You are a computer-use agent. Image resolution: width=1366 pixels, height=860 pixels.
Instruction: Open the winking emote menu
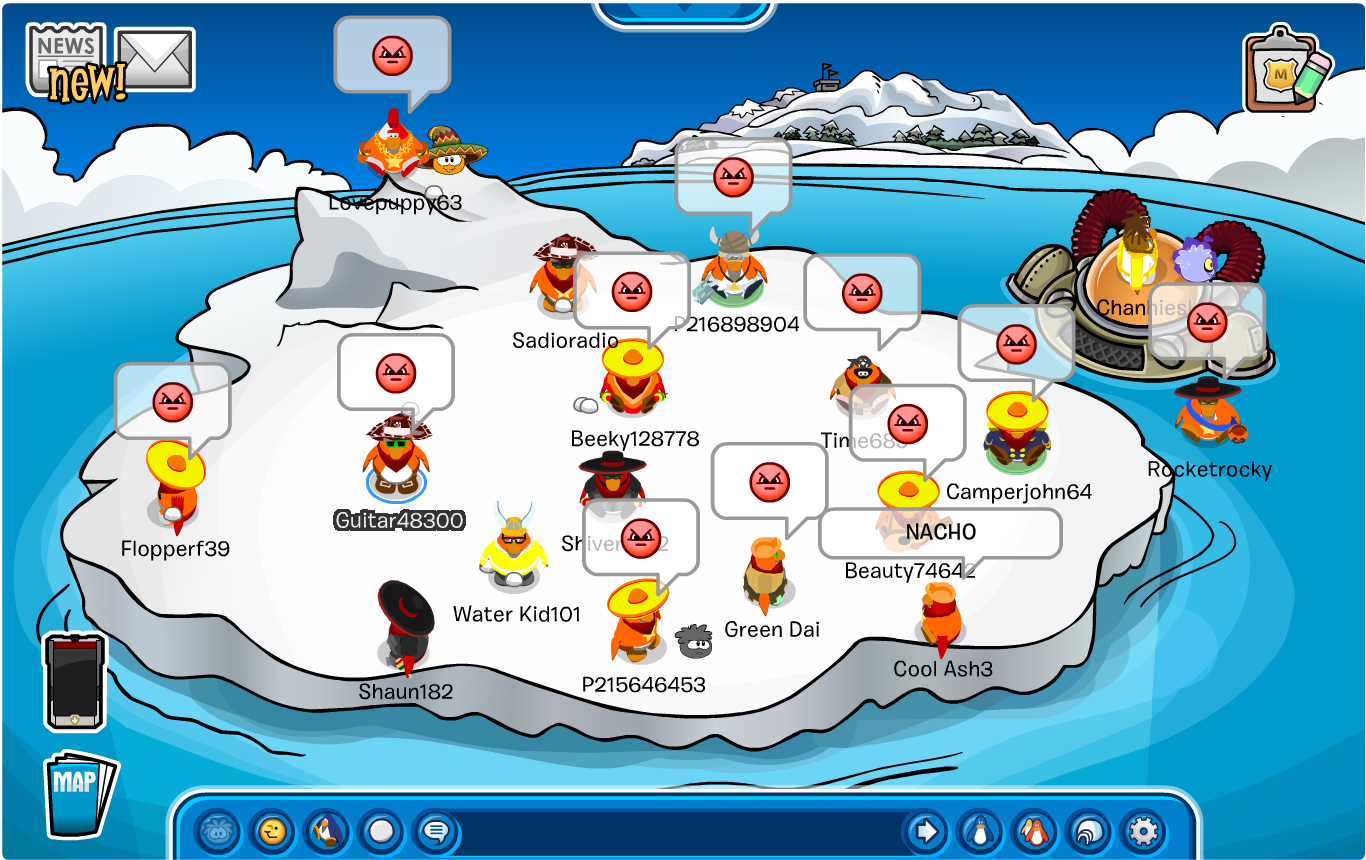point(271,830)
